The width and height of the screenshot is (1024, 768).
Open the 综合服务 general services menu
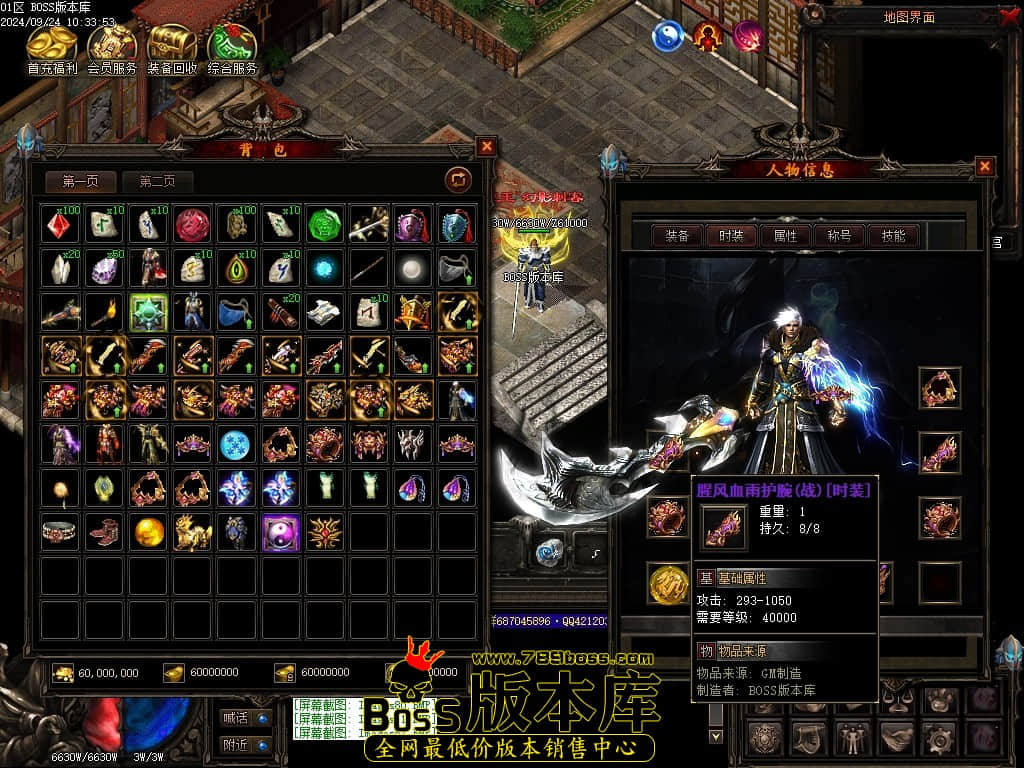click(x=232, y=48)
